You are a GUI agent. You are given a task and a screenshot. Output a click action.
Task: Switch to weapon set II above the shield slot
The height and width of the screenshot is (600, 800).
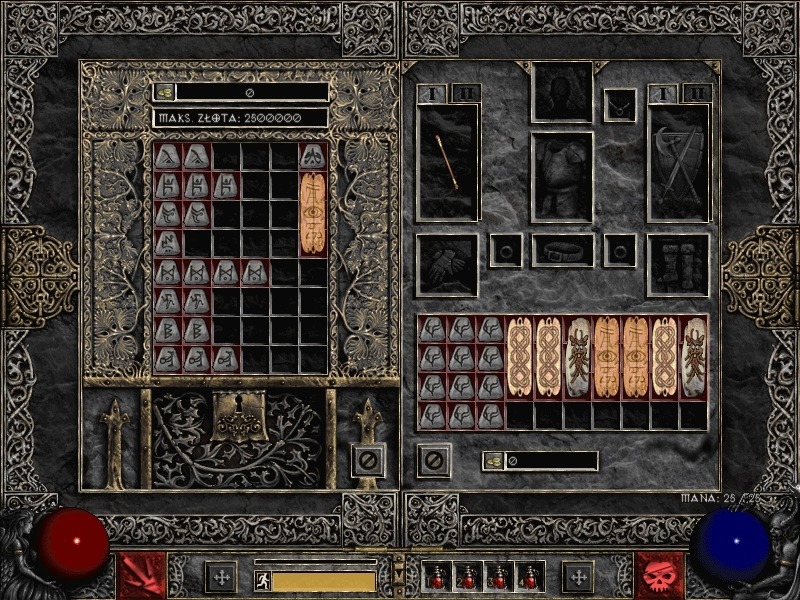point(697,93)
